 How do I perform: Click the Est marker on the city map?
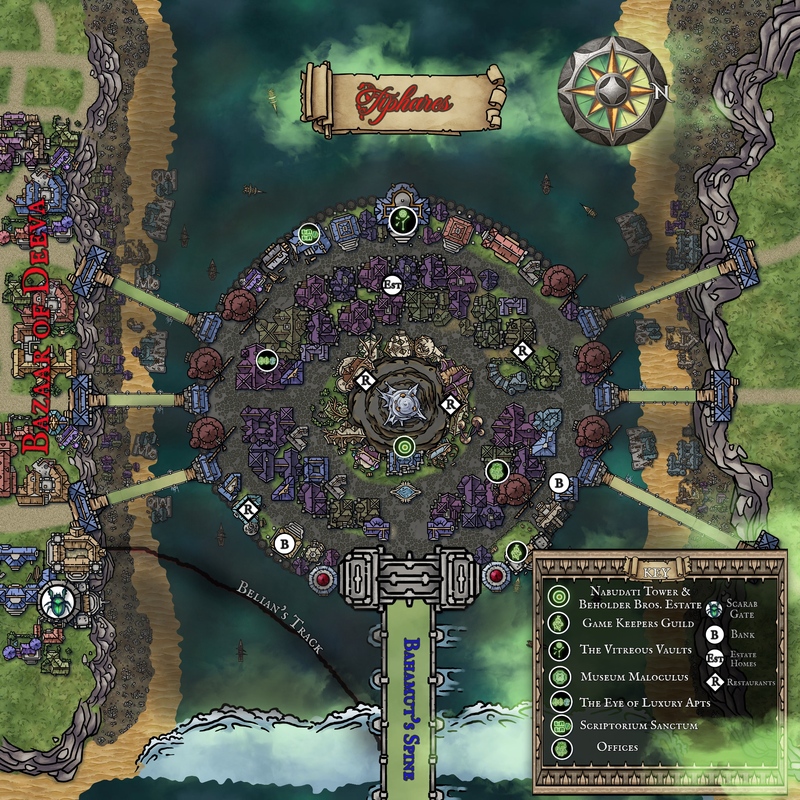[x=393, y=283]
